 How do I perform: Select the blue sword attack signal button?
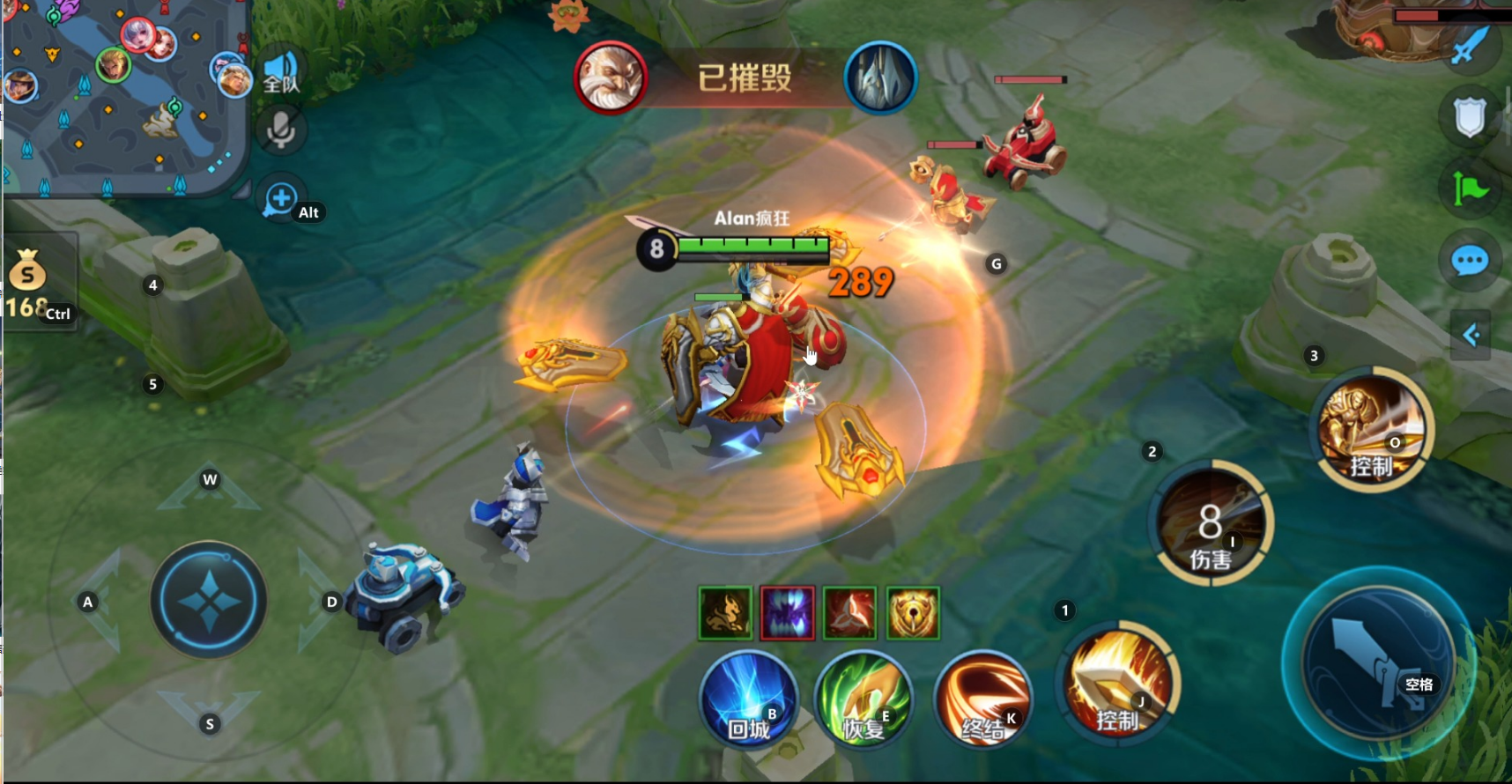[1470, 46]
